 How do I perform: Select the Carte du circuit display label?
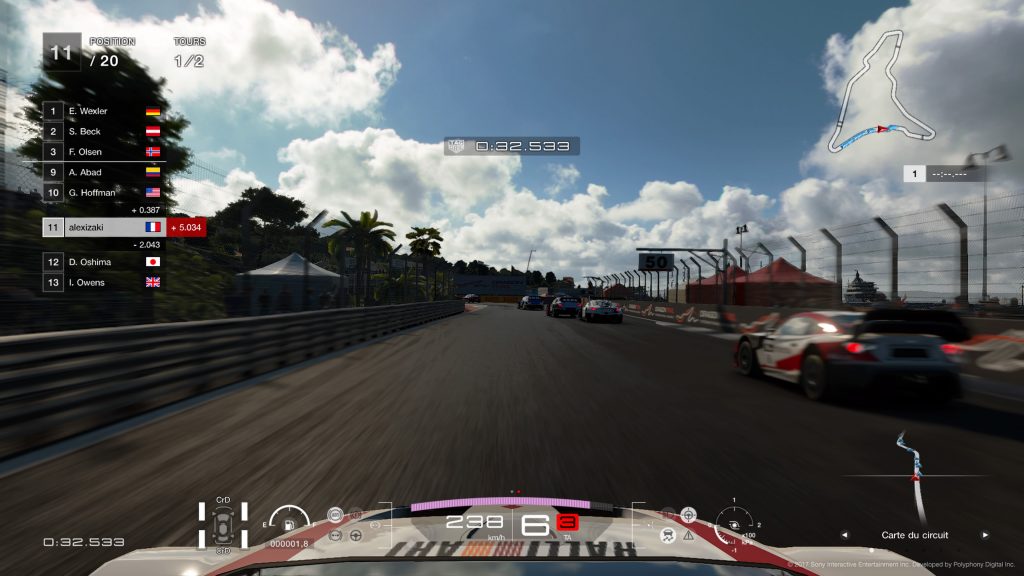[x=914, y=535]
